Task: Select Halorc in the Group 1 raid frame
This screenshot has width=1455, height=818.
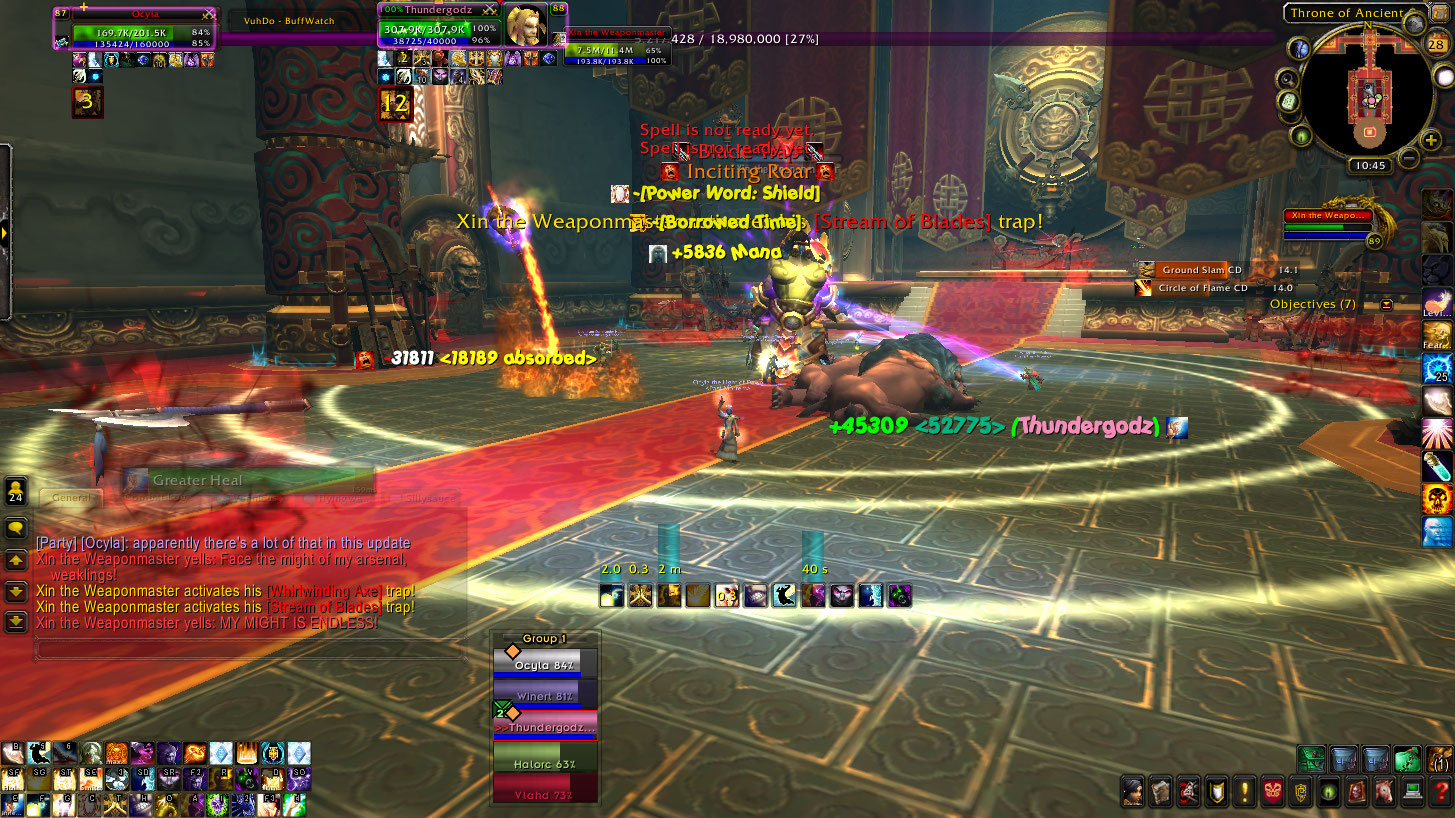Action: pos(545,764)
